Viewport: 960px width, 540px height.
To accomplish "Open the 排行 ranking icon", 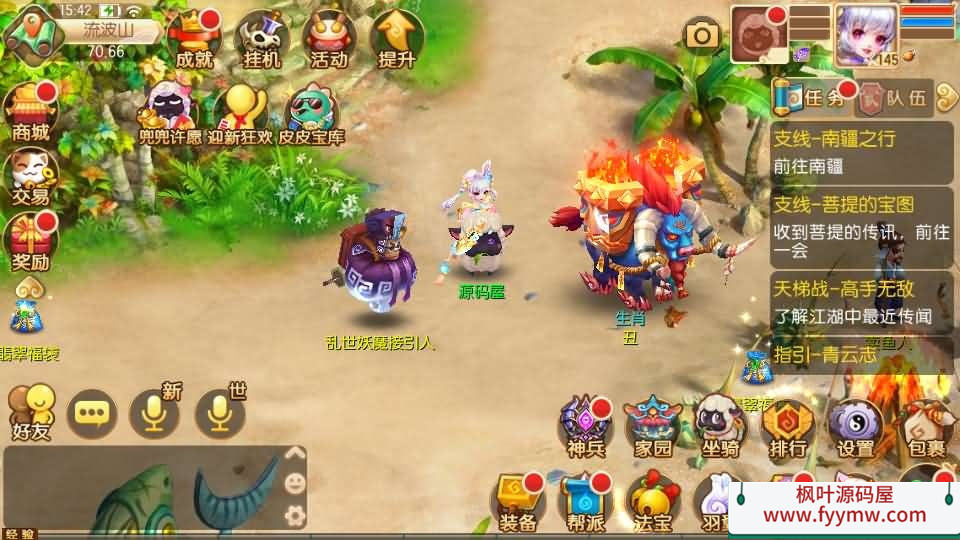I will [x=788, y=425].
